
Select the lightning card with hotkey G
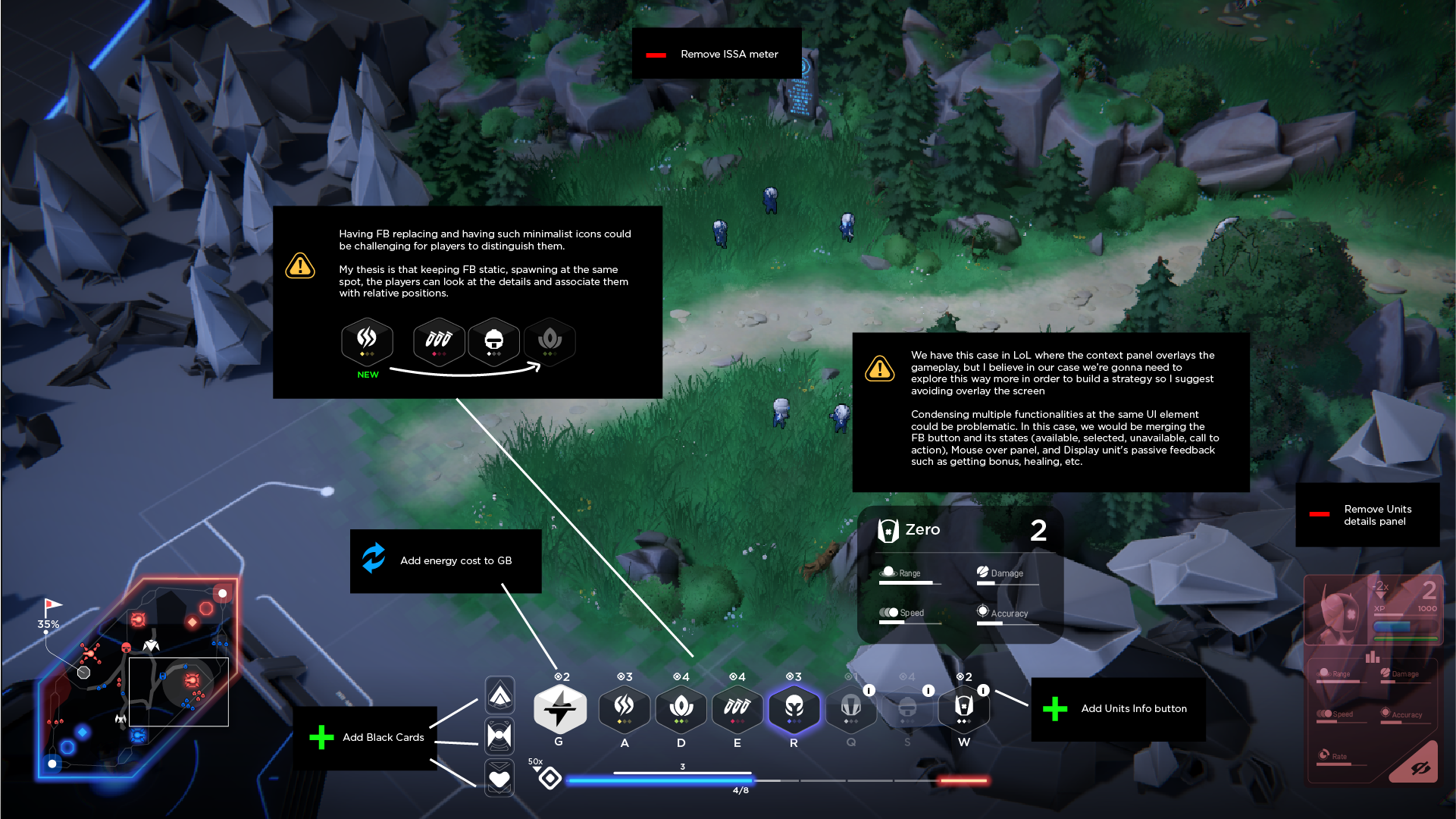[x=559, y=709]
